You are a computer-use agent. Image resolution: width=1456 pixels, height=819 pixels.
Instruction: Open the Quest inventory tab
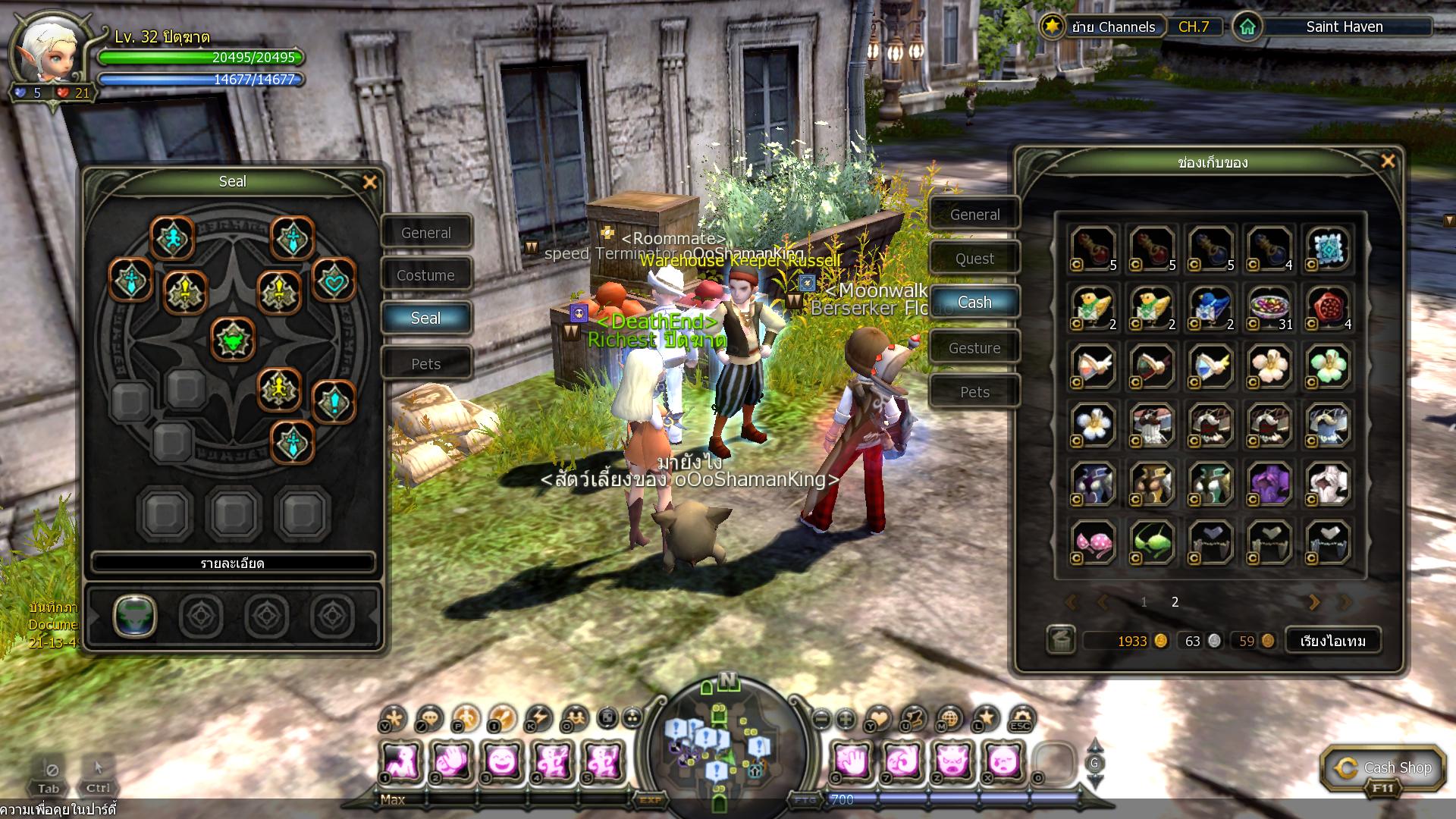point(974,259)
